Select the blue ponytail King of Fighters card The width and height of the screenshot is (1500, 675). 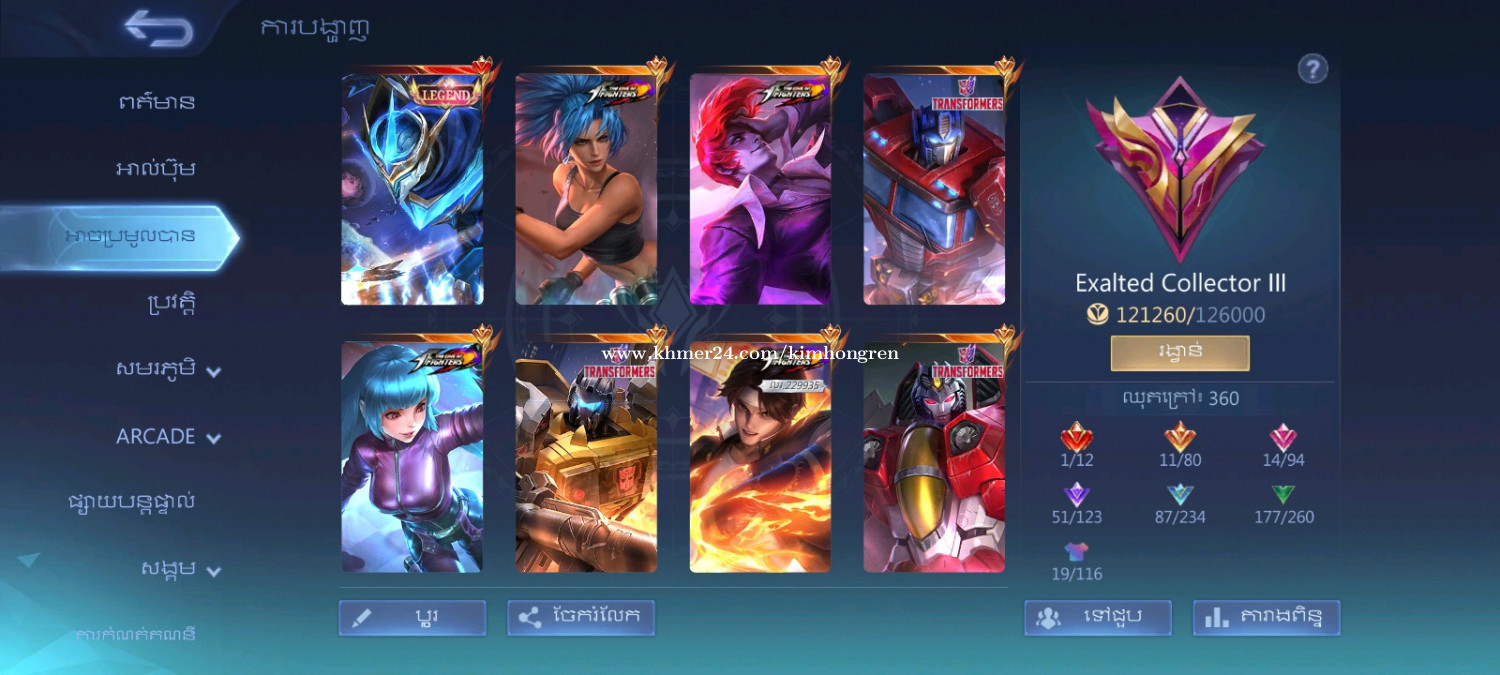[586, 188]
